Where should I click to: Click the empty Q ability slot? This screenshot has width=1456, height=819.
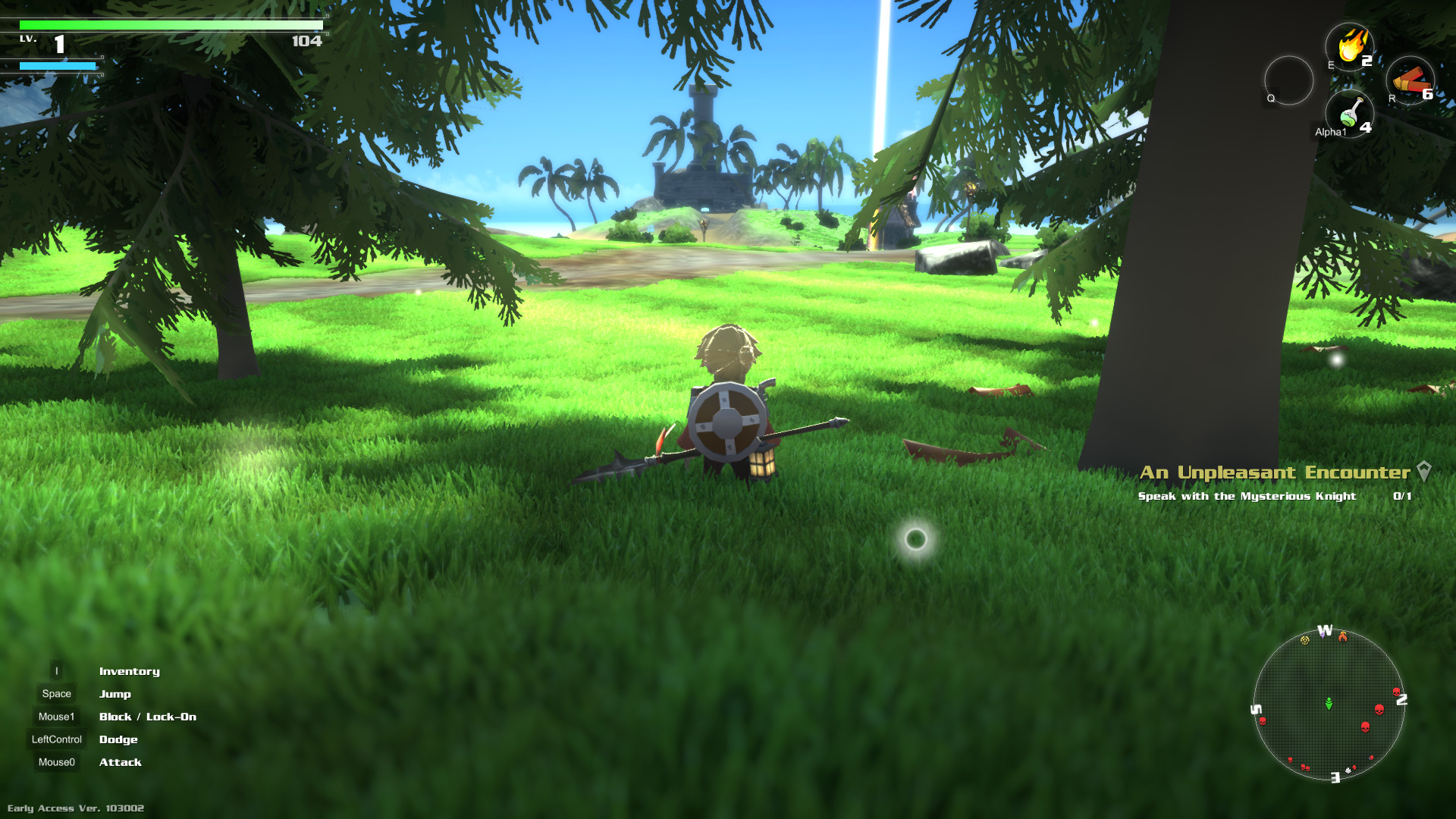[1289, 81]
